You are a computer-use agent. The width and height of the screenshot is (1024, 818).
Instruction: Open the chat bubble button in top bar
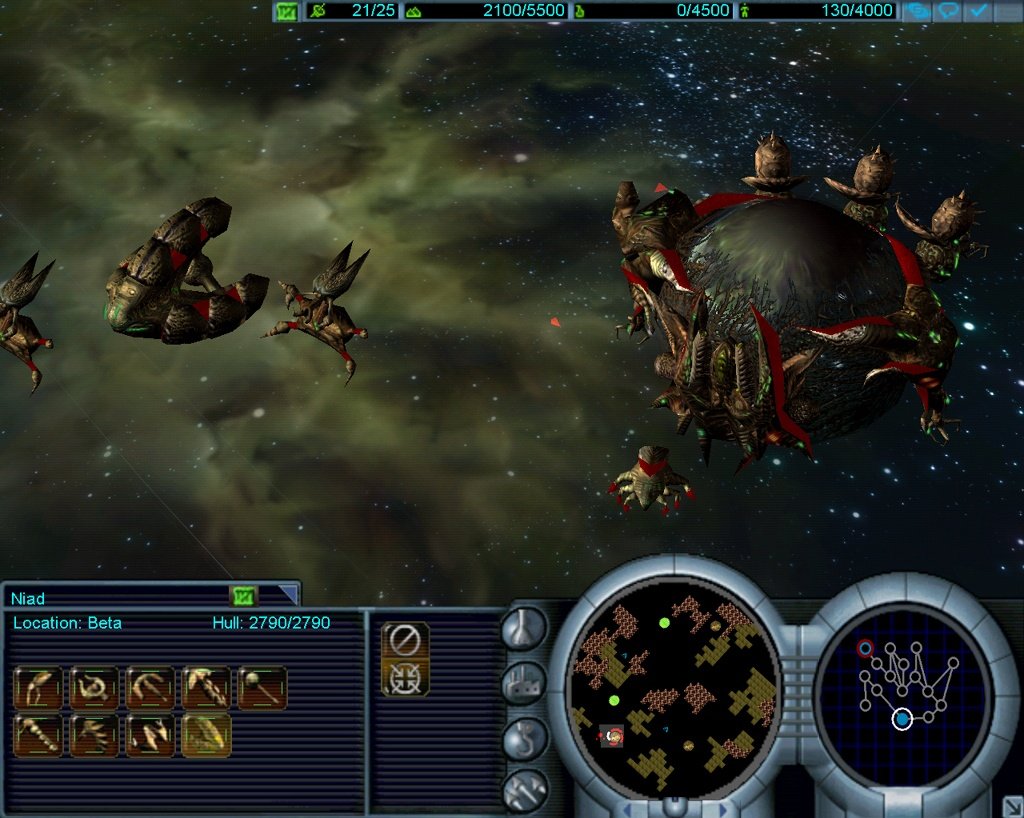pyautogui.click(x=948, y=12)
